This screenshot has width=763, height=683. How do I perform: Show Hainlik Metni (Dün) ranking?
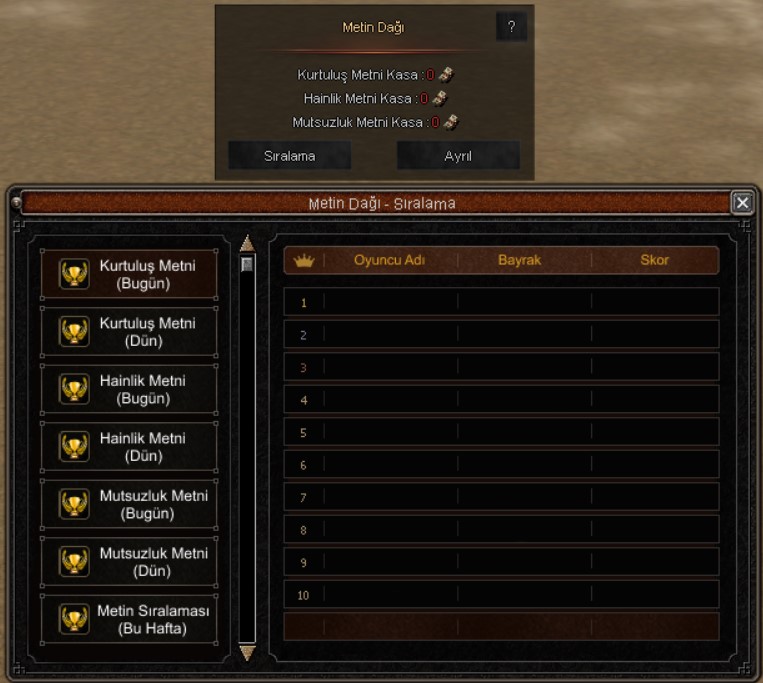[x=129, y=446]
